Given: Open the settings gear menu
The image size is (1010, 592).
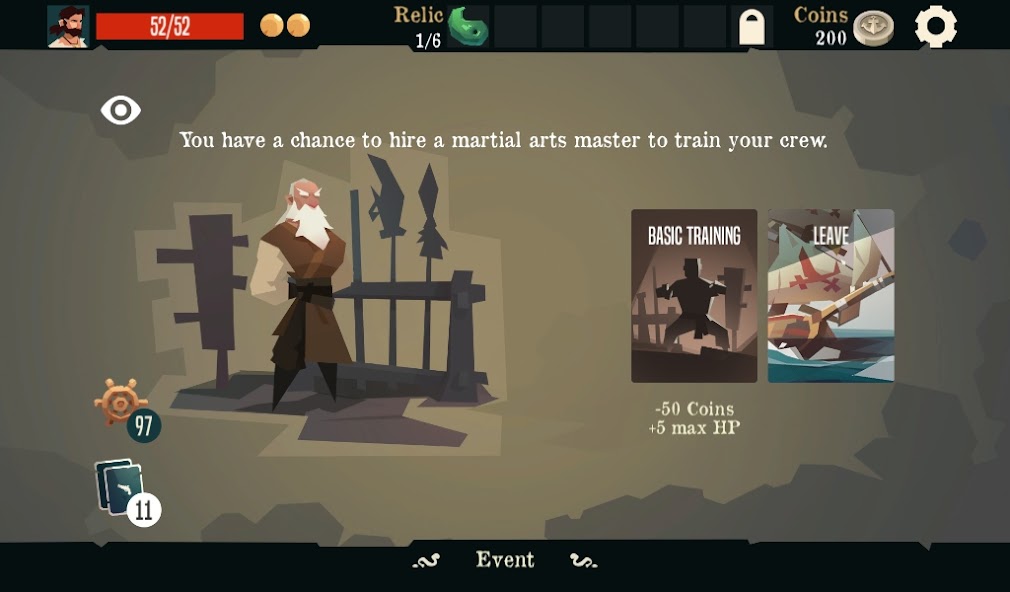Looking at the screenshot, I should pos(936,27).
